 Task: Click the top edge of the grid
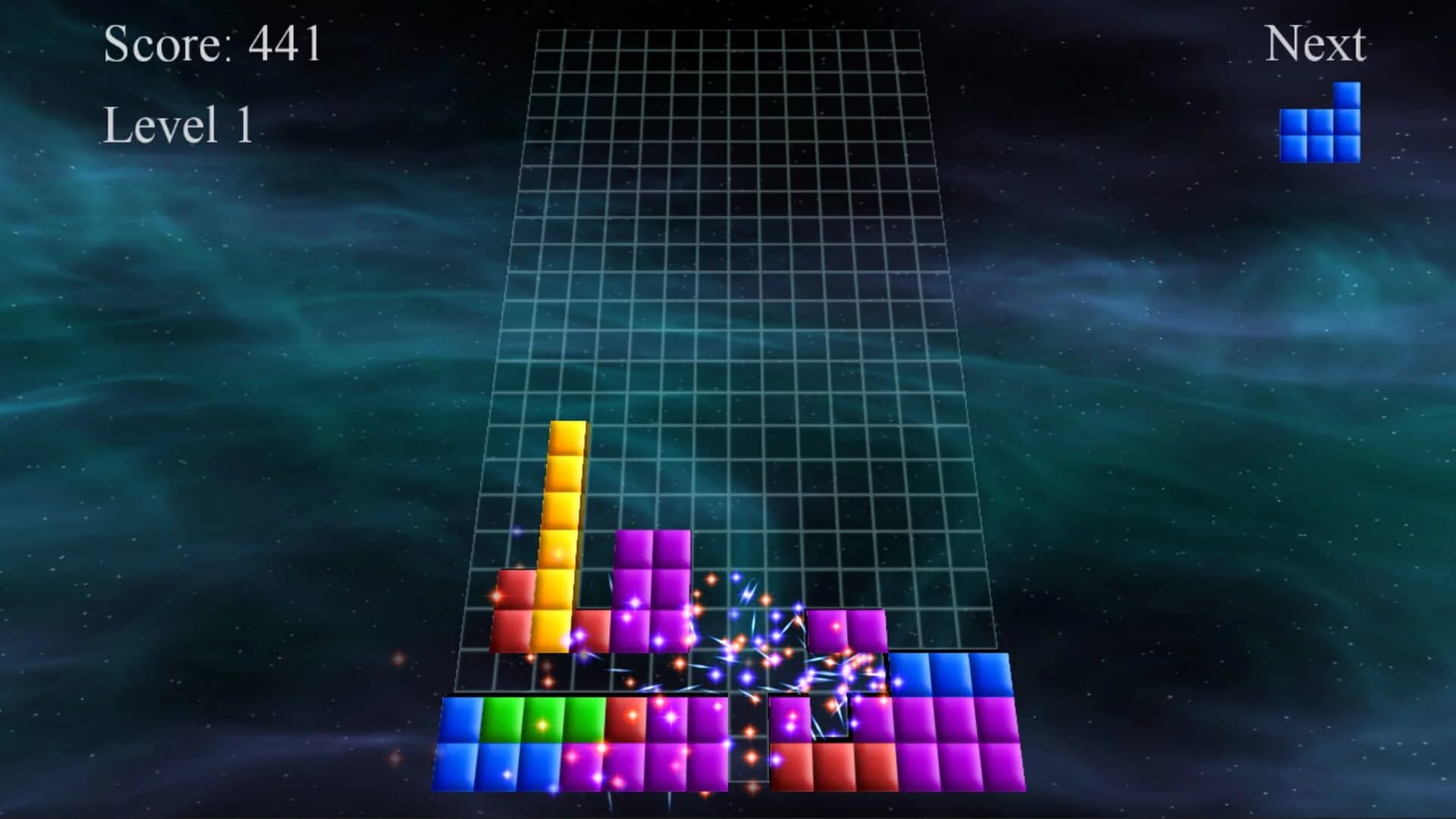[728, 30]
